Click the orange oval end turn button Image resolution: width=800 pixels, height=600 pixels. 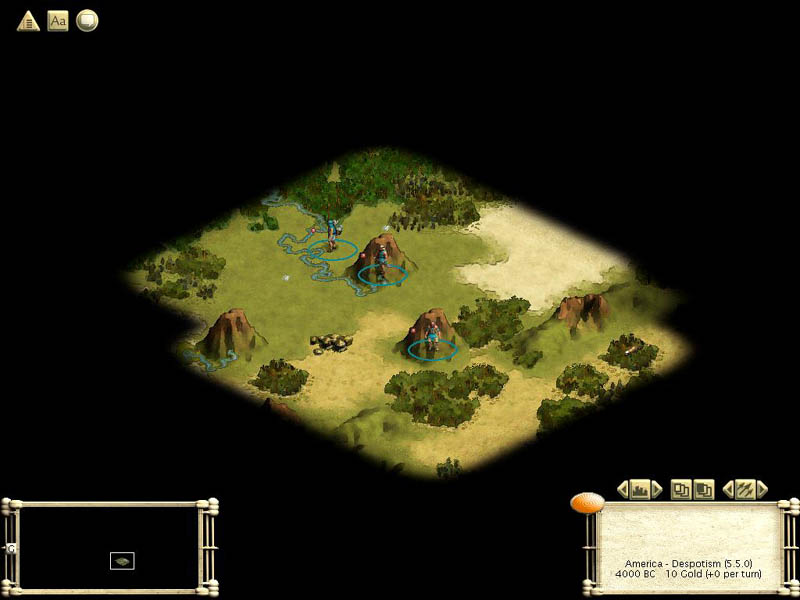coord(587,502)
